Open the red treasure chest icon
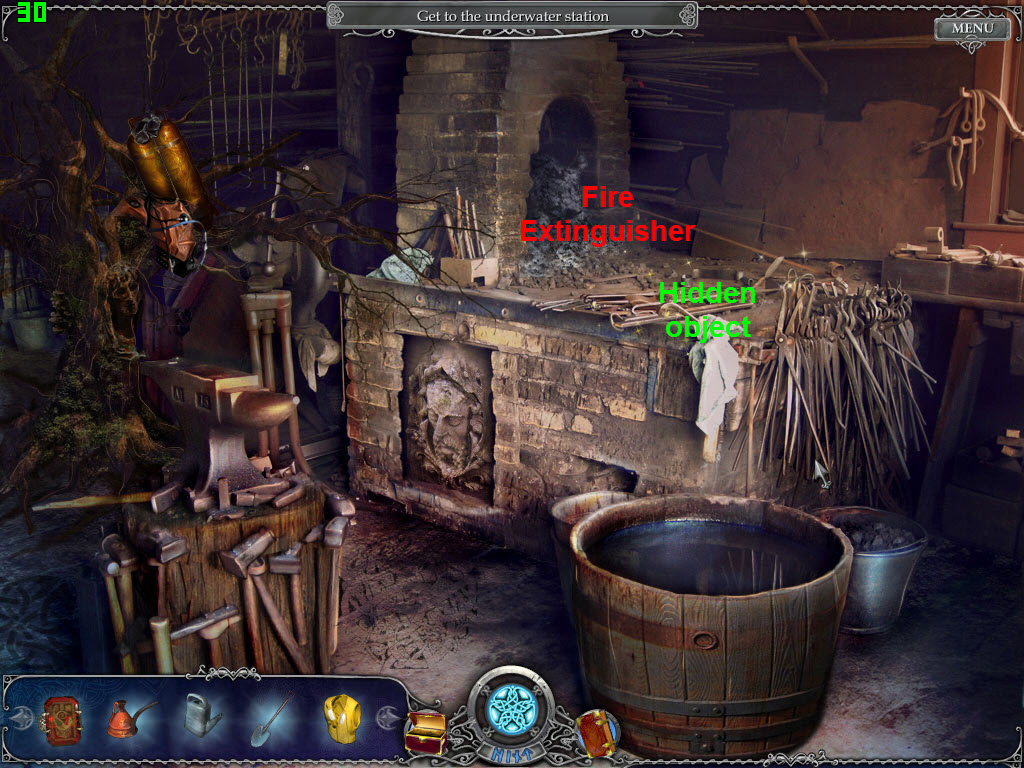Screen dimensions: 1024x768 pyautogui.click(x=425, y=731)
